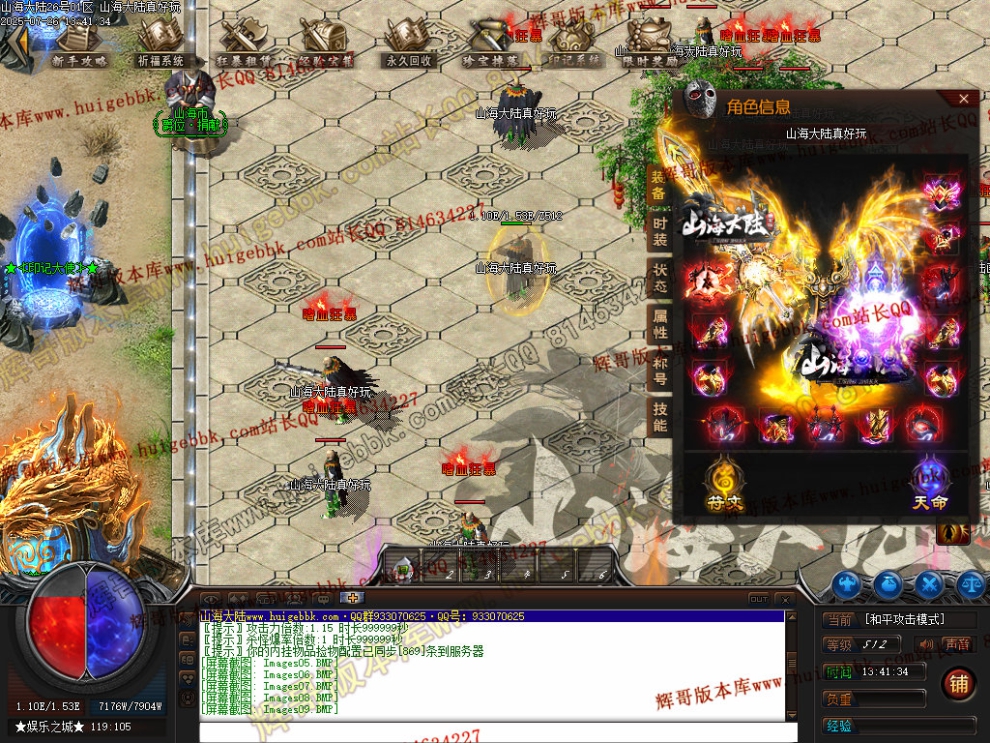The image size is (990, 743).
Task: Open the 祈福系统 blessing system
Action: click(x=162, y=43)
